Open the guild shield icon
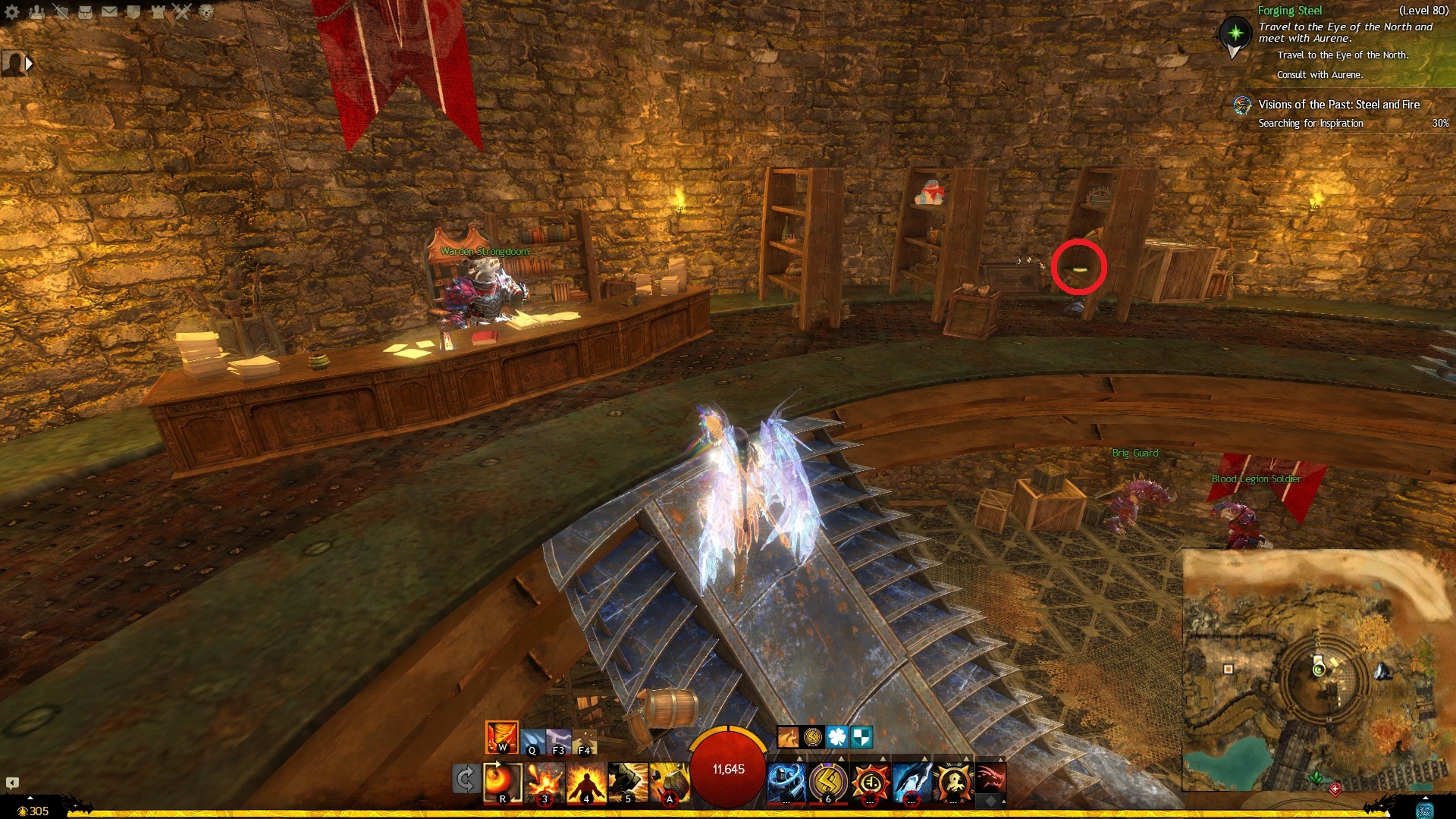 point(134,11)
